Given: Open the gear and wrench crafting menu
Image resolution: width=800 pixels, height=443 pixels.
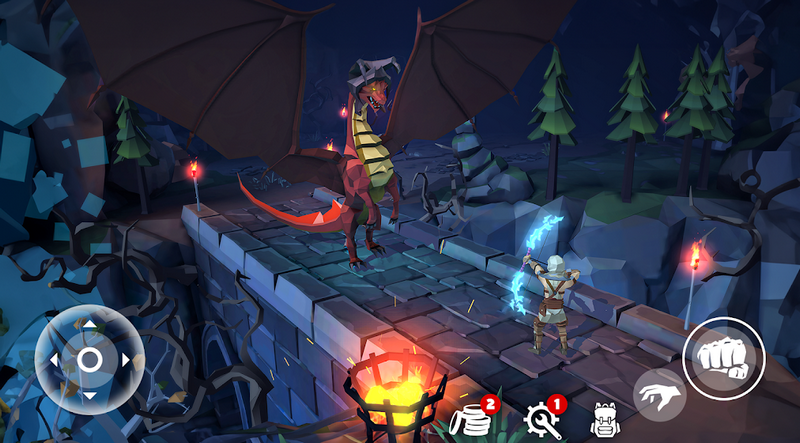Looking at the screenshot, I should [x=541, y=420].
